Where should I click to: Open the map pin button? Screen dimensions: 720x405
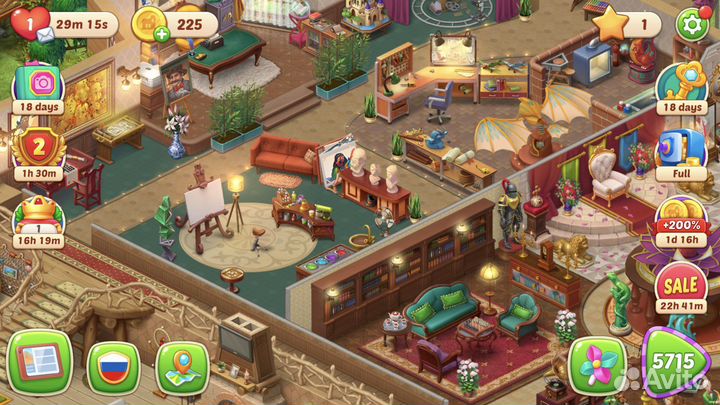183,366
